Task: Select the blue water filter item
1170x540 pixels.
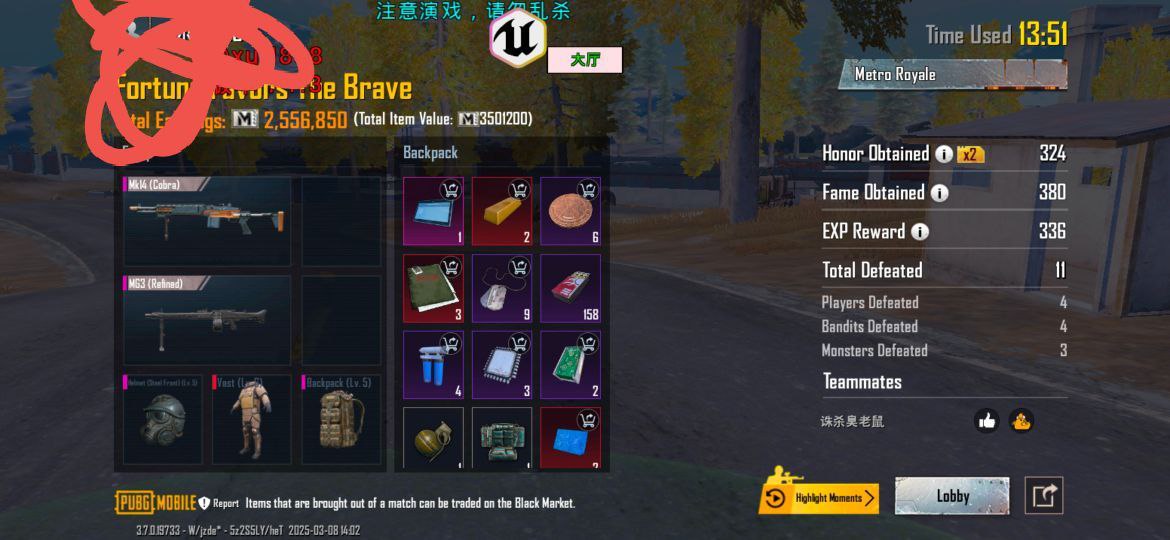Action: [433, 365]
